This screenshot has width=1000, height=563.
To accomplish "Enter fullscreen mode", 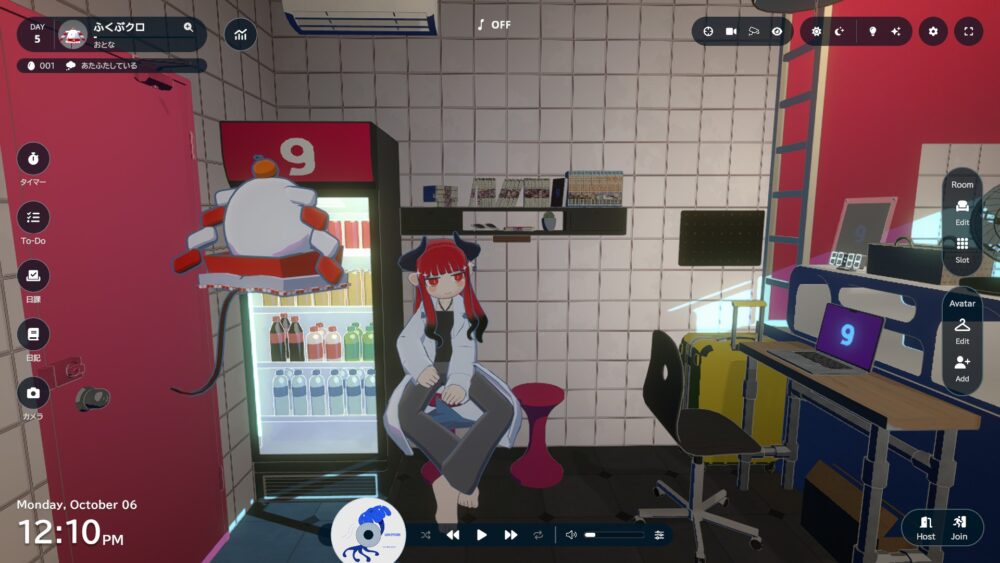I will pyautogui.click(x=968, y=32).
